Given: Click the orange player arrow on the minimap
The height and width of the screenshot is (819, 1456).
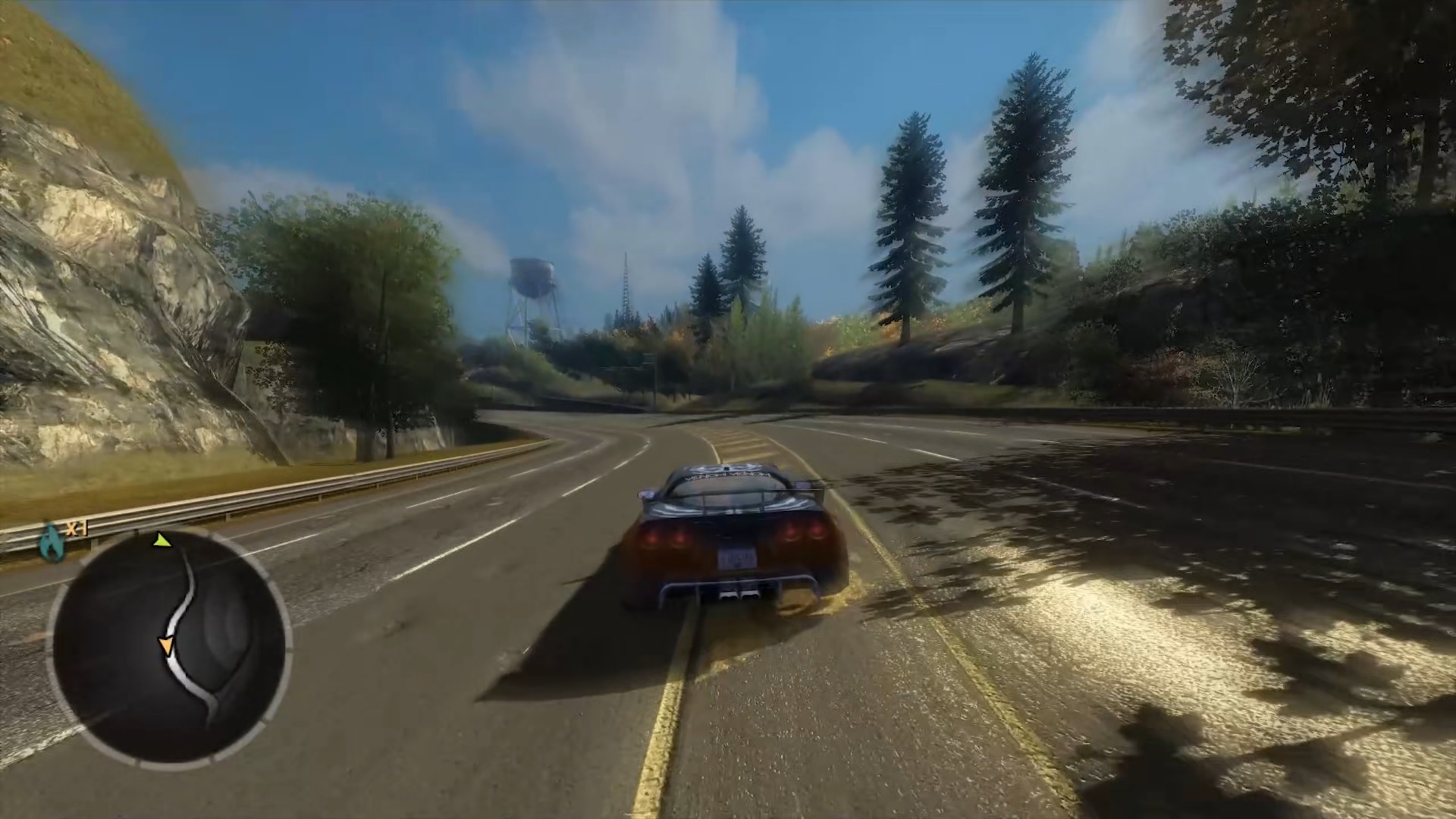Looking at the screenshot, I should [167, 642].
